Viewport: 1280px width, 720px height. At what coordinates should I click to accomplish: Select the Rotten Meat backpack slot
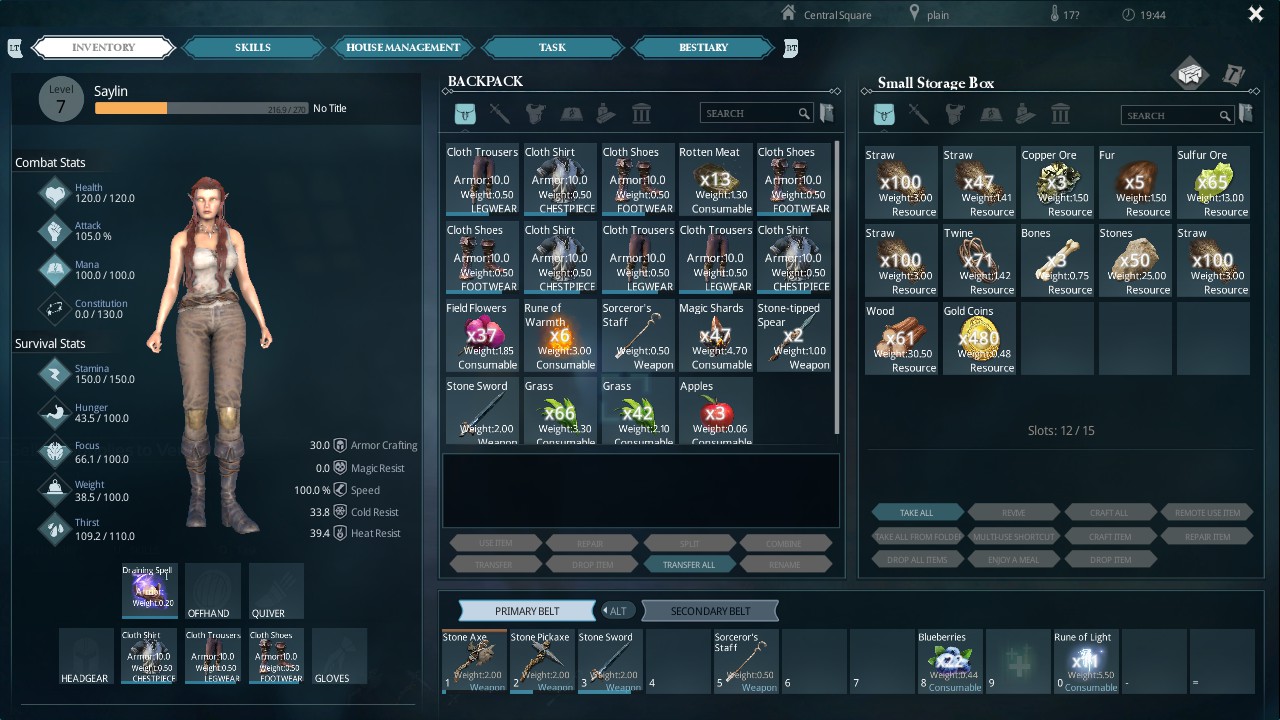[x=715, y=180]
